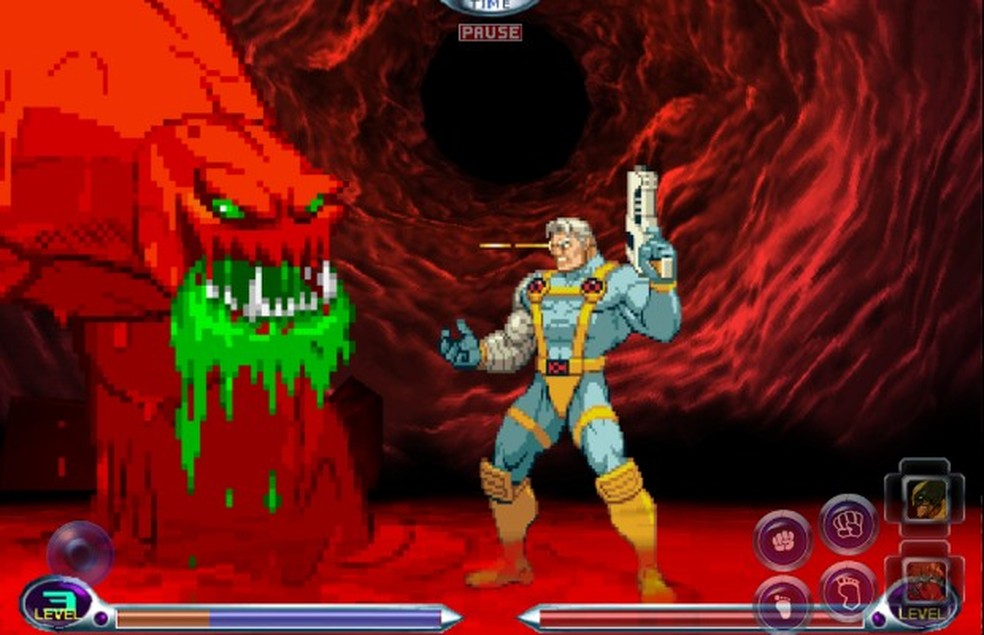Screen dimensions: 984x635
Task: Tap the virtual joystick orb
Action: point(80,552)
